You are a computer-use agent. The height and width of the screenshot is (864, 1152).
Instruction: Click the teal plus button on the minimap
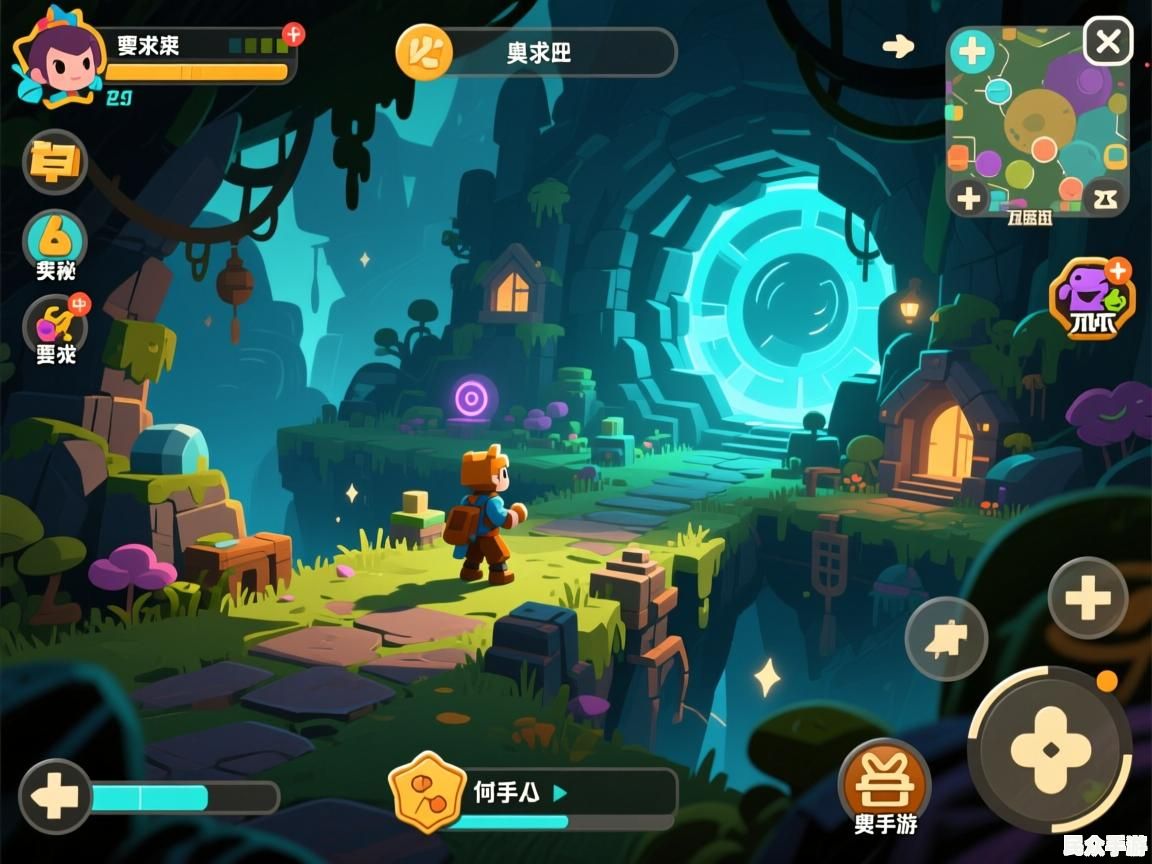click(971, 51)
